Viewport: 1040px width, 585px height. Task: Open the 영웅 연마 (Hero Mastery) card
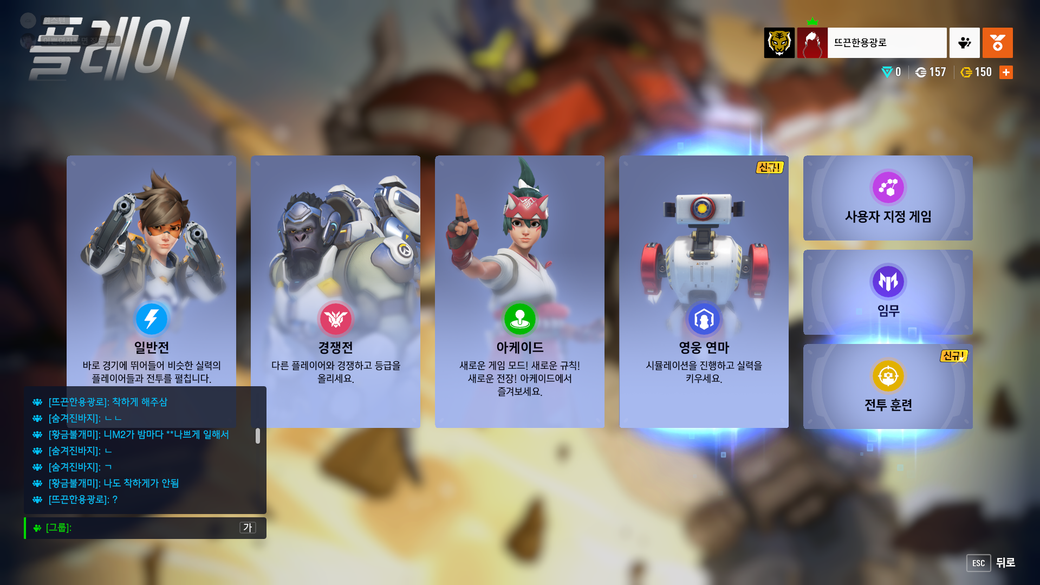pyautogui.click(x=703, y=290)
